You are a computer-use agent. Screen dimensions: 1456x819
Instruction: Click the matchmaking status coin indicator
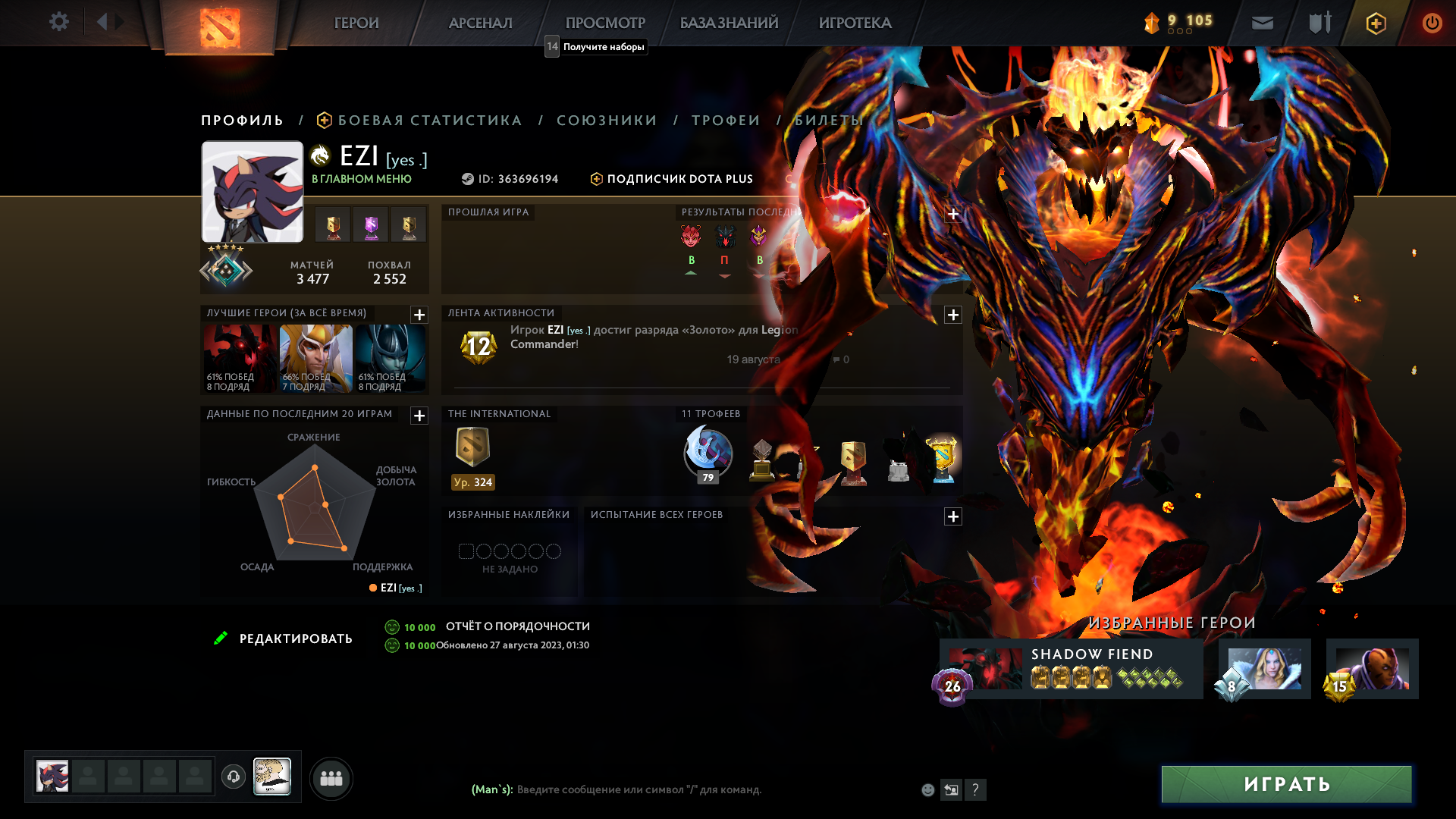[1153, 23]
